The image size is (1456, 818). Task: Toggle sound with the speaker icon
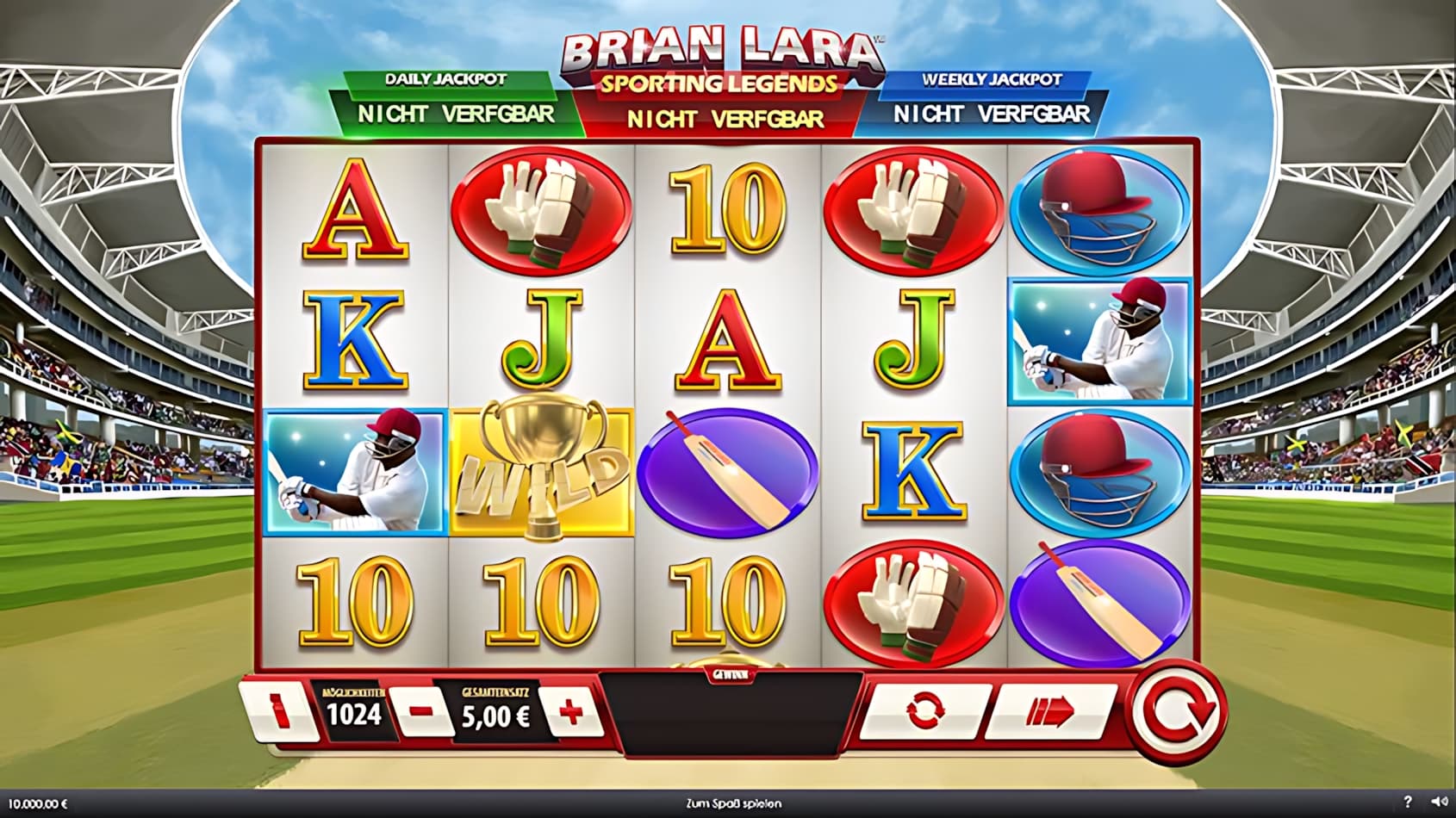click(1436, 803)
